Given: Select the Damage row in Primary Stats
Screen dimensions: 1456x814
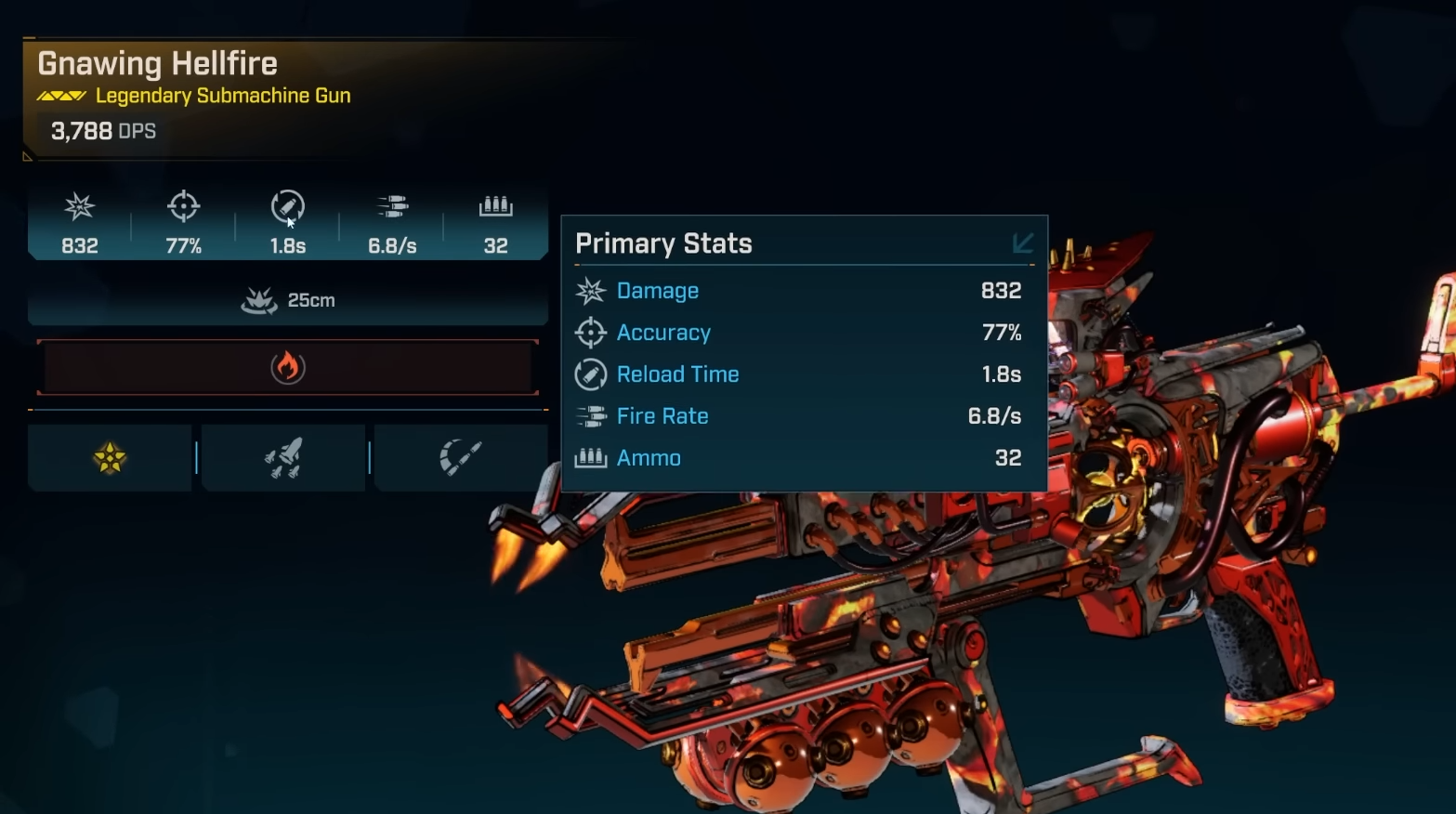Looking at the screenshot, I should [804, 291].
